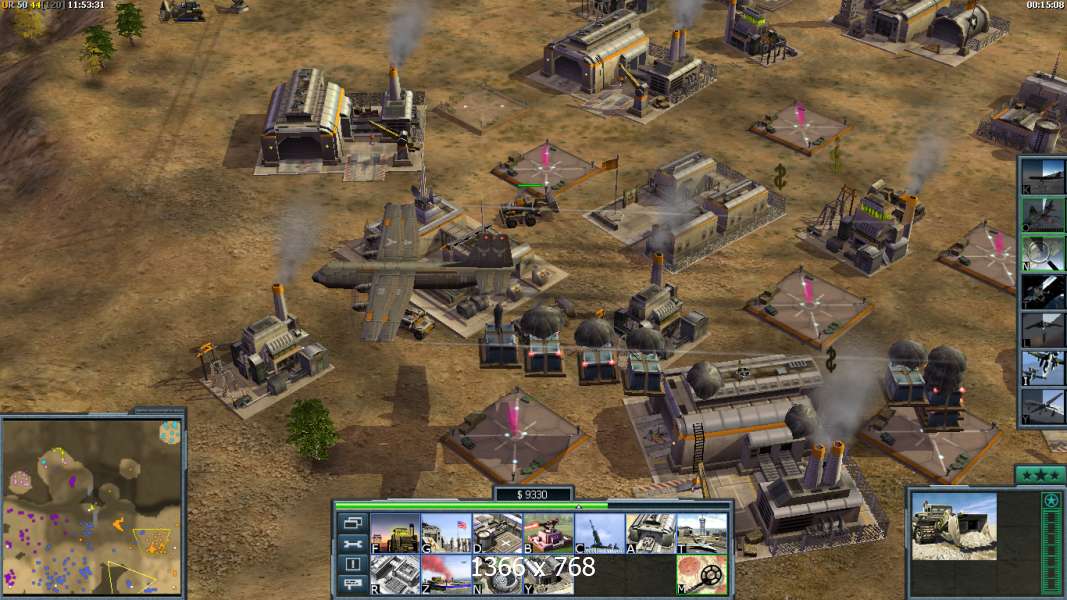
Task: Click the selected dozer portrait
Action: (953, 525)
